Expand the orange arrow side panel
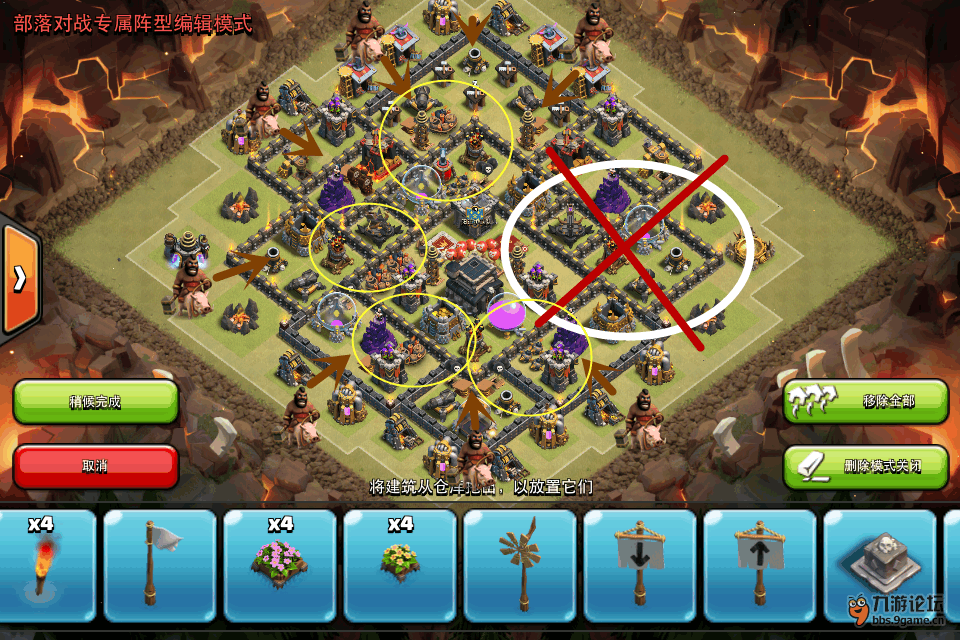960x640 pixels. click(x=19, y=279)
